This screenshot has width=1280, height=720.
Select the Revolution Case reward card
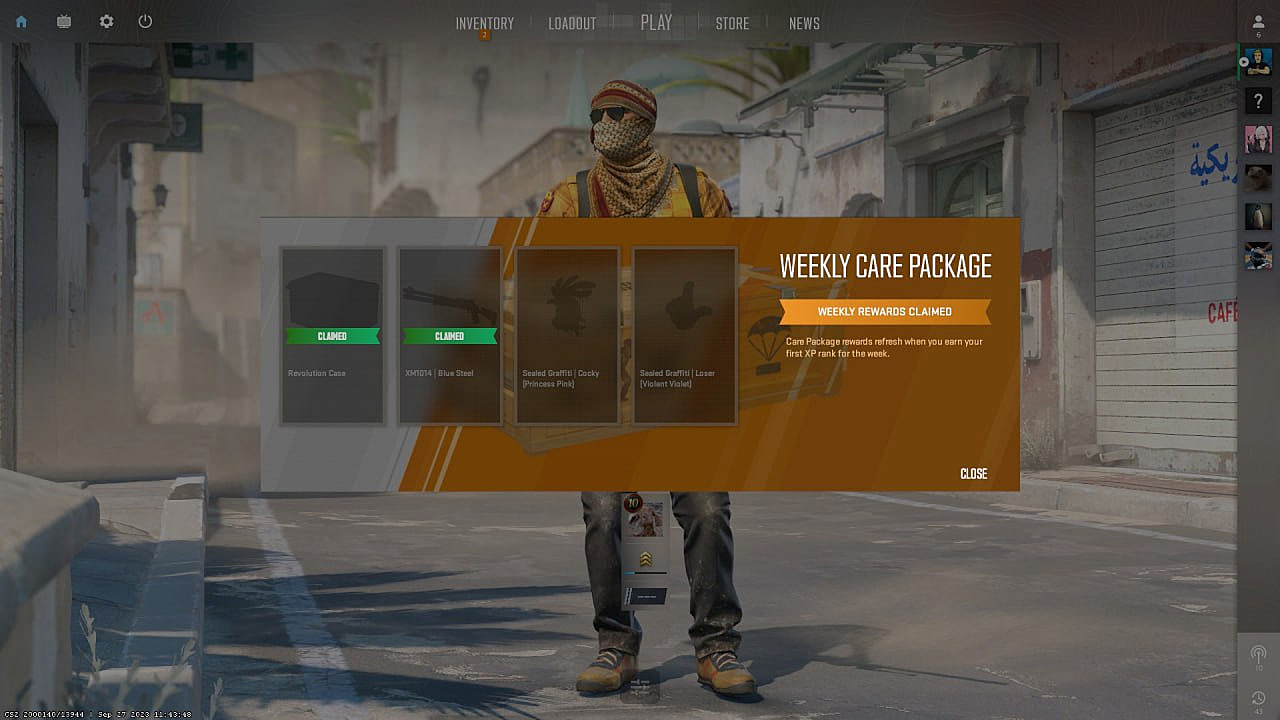pos(332,335)
